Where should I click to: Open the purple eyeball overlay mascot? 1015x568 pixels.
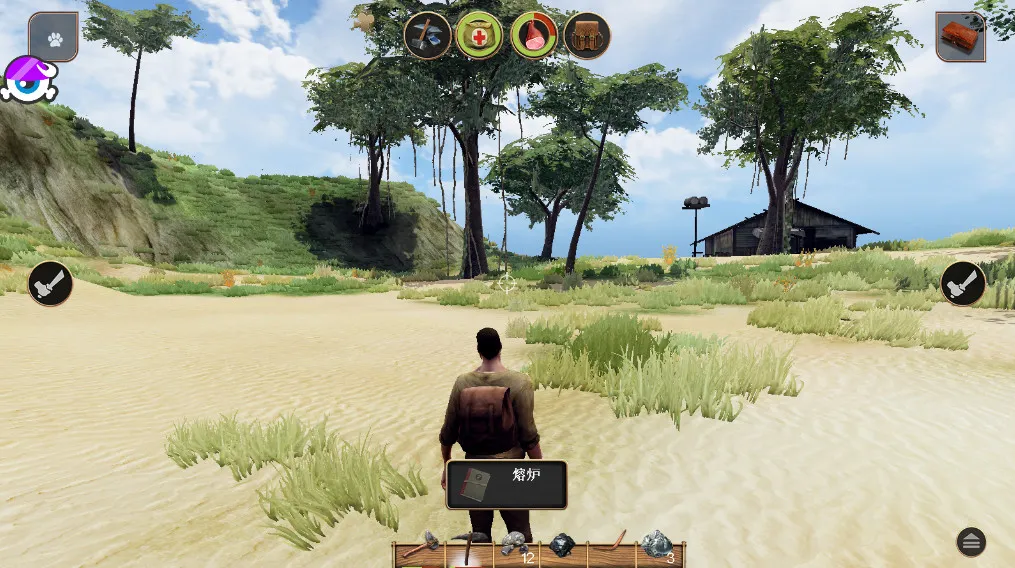(x=29, y=80)
